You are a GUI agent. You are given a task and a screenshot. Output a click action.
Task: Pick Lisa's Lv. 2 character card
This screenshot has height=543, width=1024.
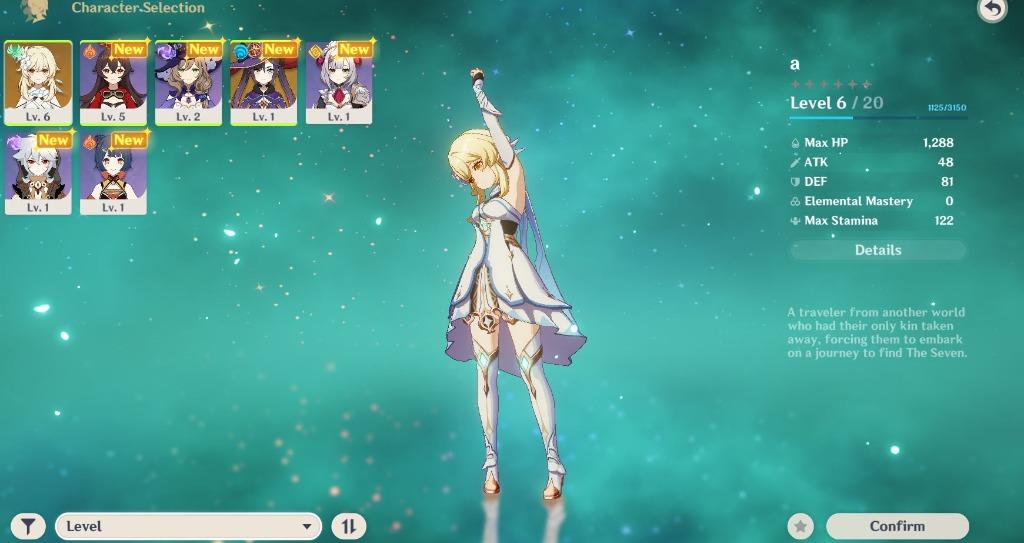click(188, 82)
